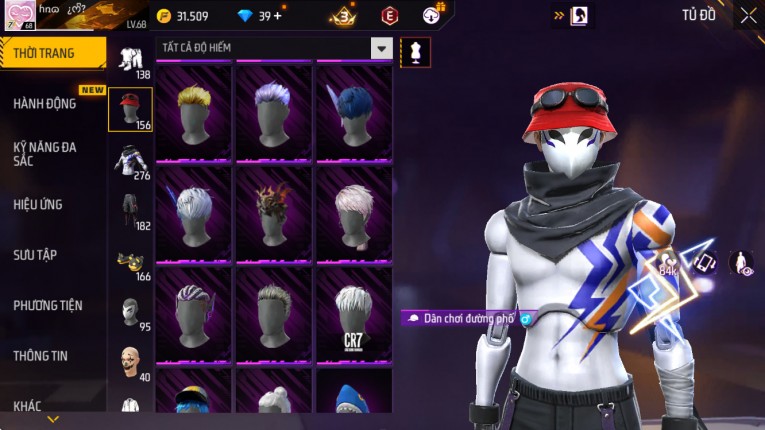Screen dimensions: 765x430
Task: Go to the Sưu Tập tab
Action: 35,255
